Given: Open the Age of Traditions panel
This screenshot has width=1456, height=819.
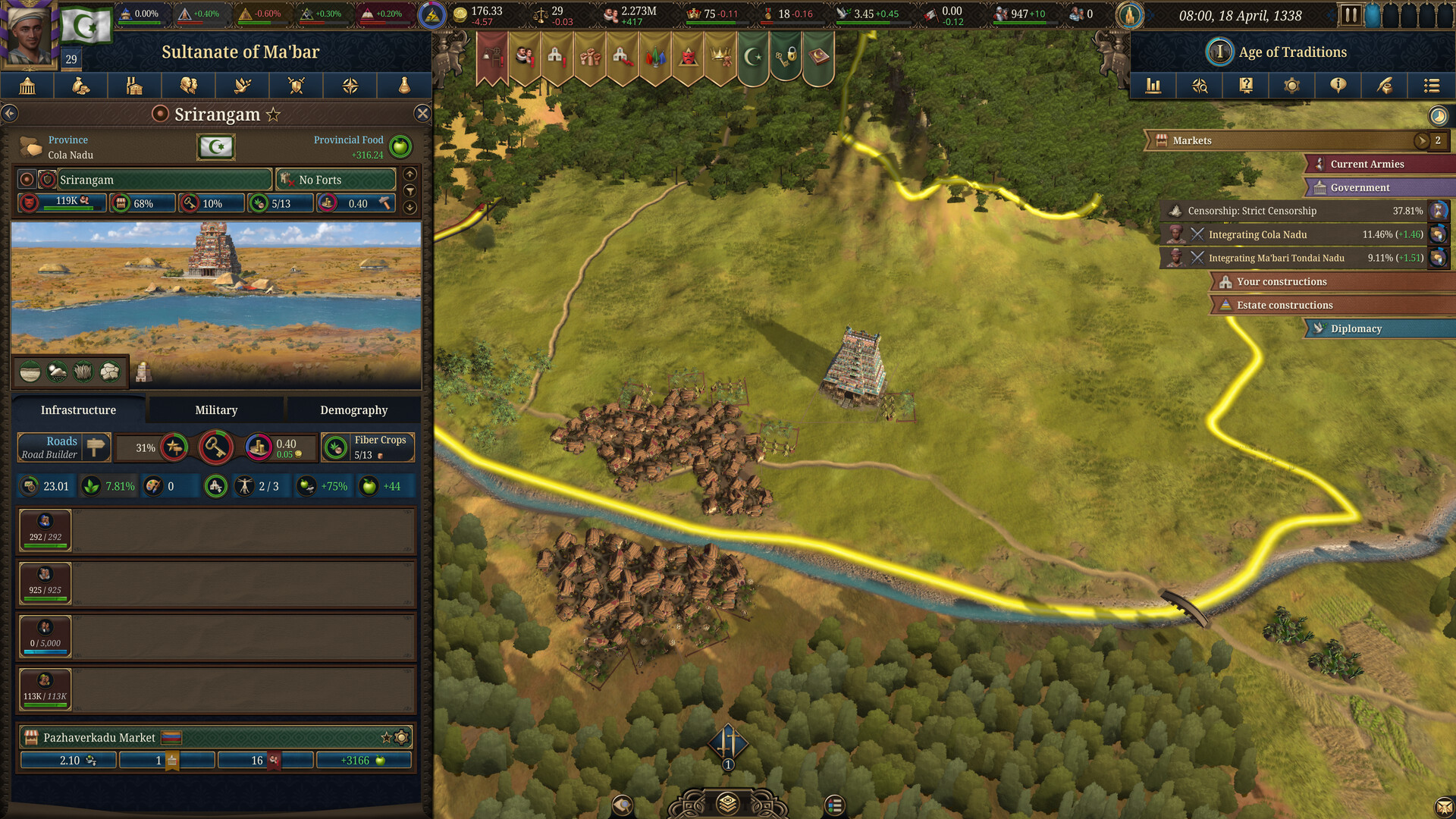Looking at the screenshot, I should 1291,52.
